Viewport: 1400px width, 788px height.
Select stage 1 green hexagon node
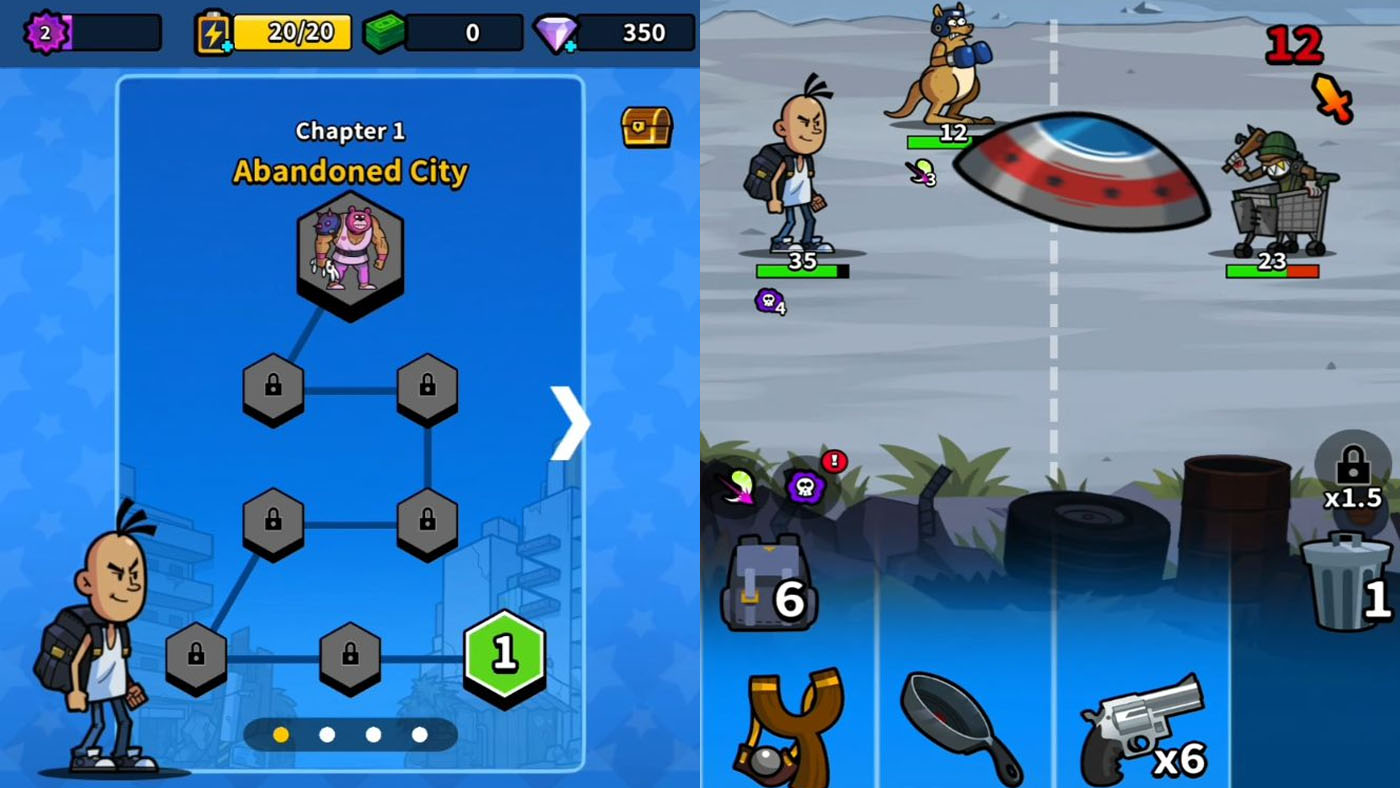503,656
